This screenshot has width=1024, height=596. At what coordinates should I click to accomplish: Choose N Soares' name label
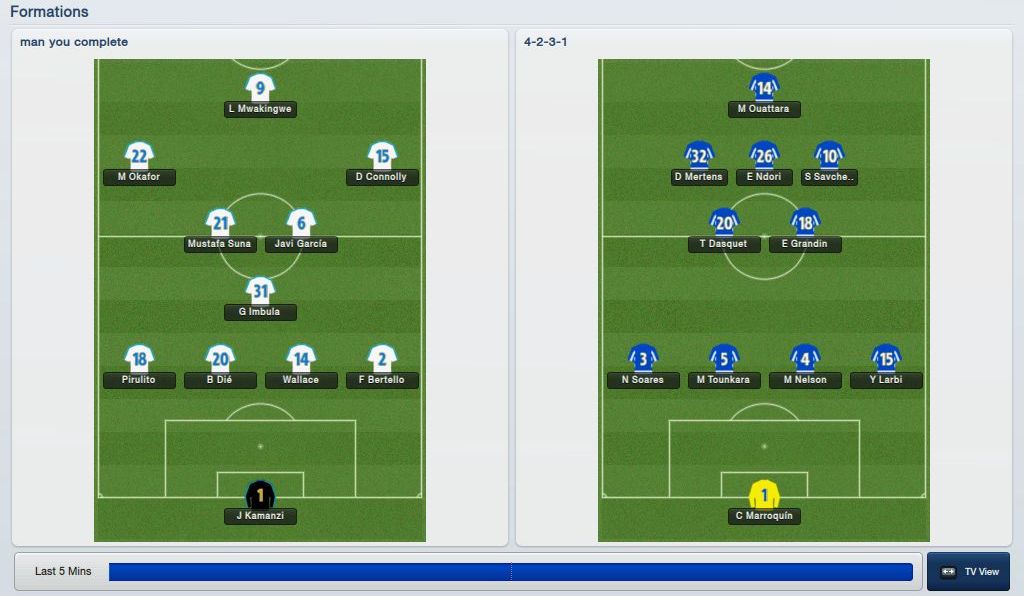(643, 380)
